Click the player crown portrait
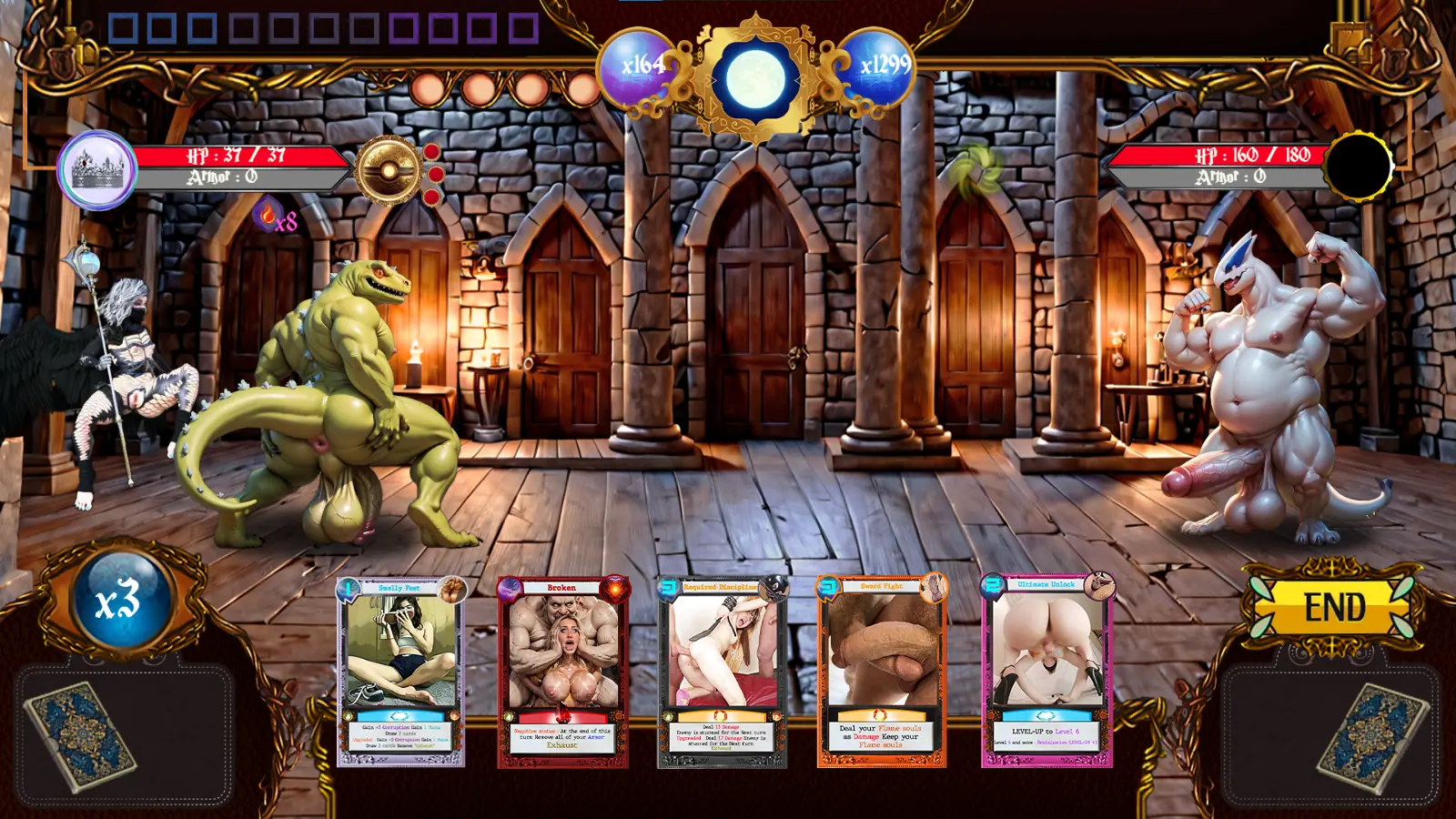This screenshot has width=1456, height=819. tap(96, 169)
